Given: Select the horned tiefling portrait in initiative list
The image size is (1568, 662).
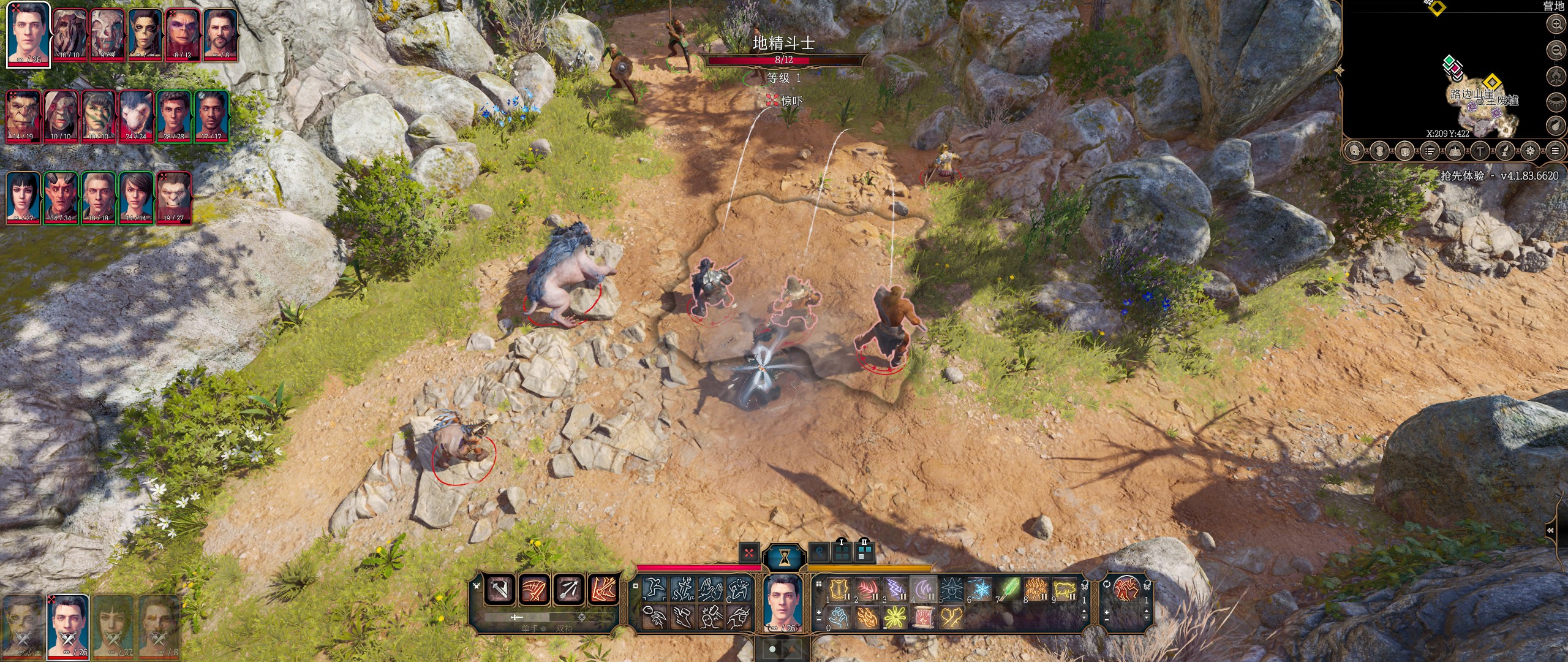Looking at the screenshot, I should coord(61,197).
